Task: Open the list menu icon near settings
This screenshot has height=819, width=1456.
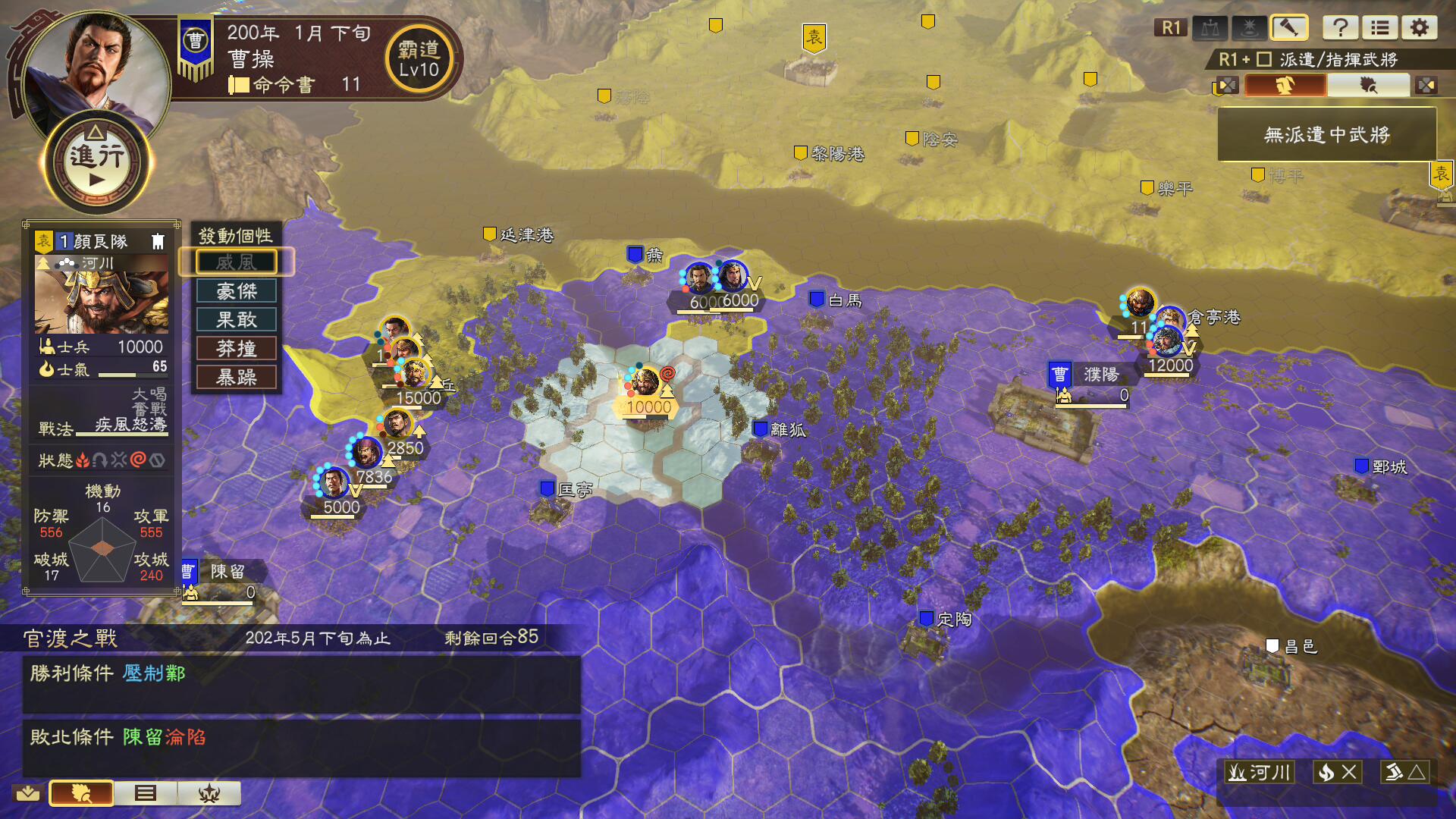Action: coord(1379,29)
